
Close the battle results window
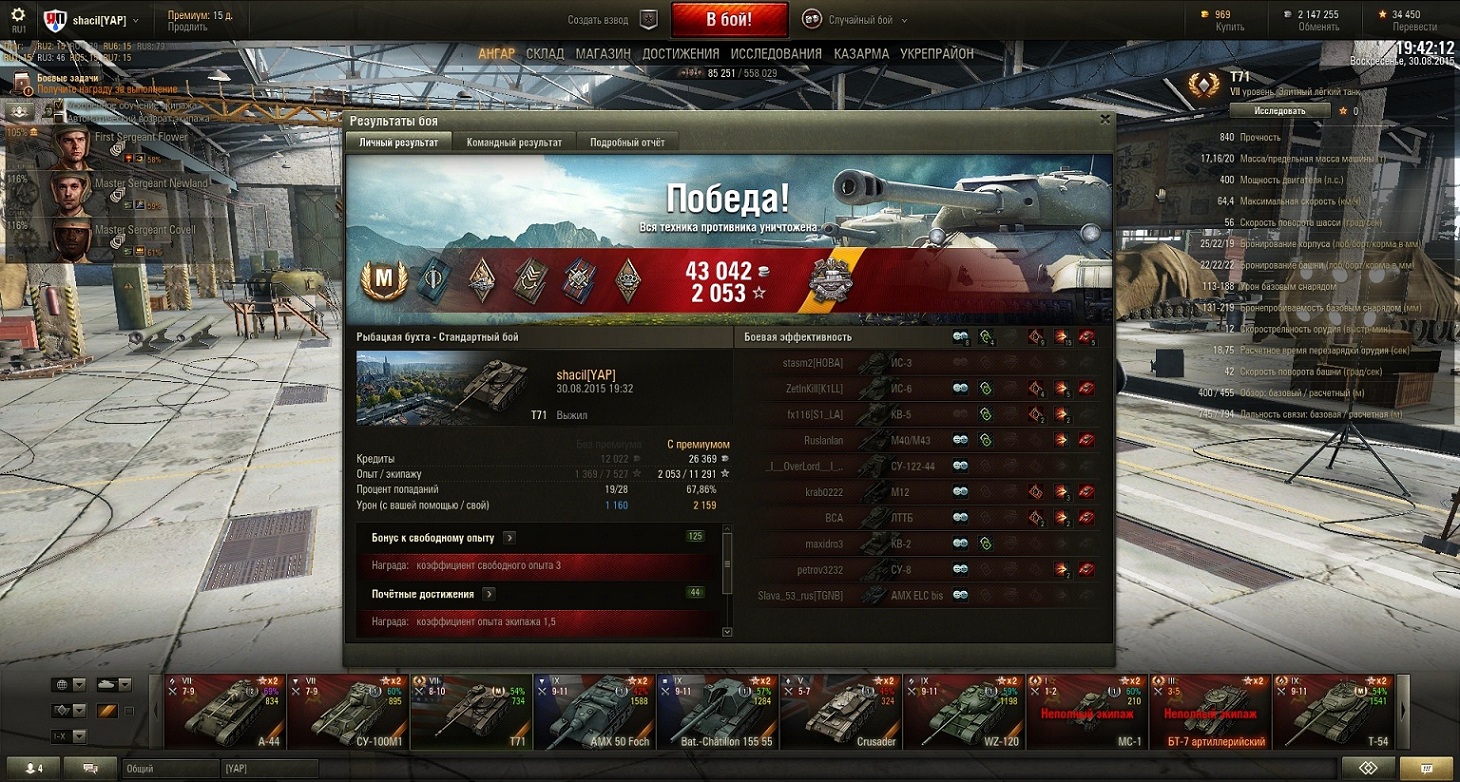click(x=1105, y=119)
